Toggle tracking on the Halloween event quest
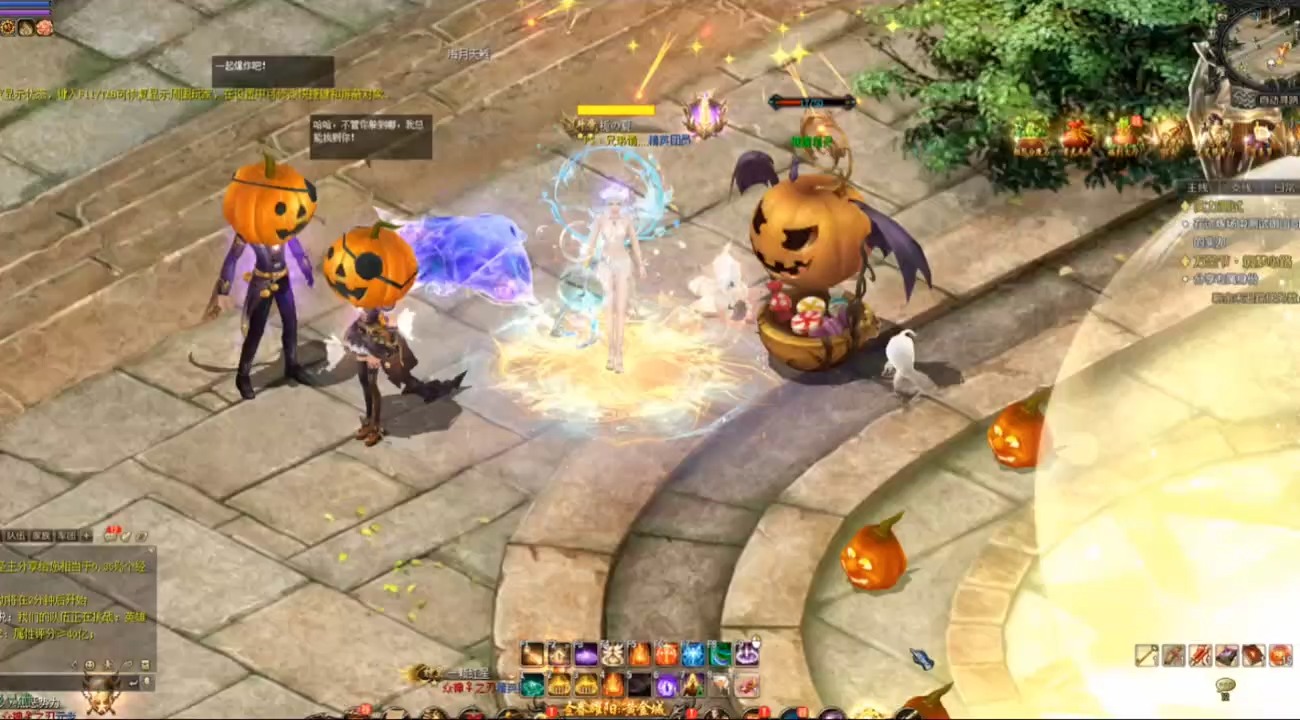The image size is (1300, 720). pos(1186,261)
